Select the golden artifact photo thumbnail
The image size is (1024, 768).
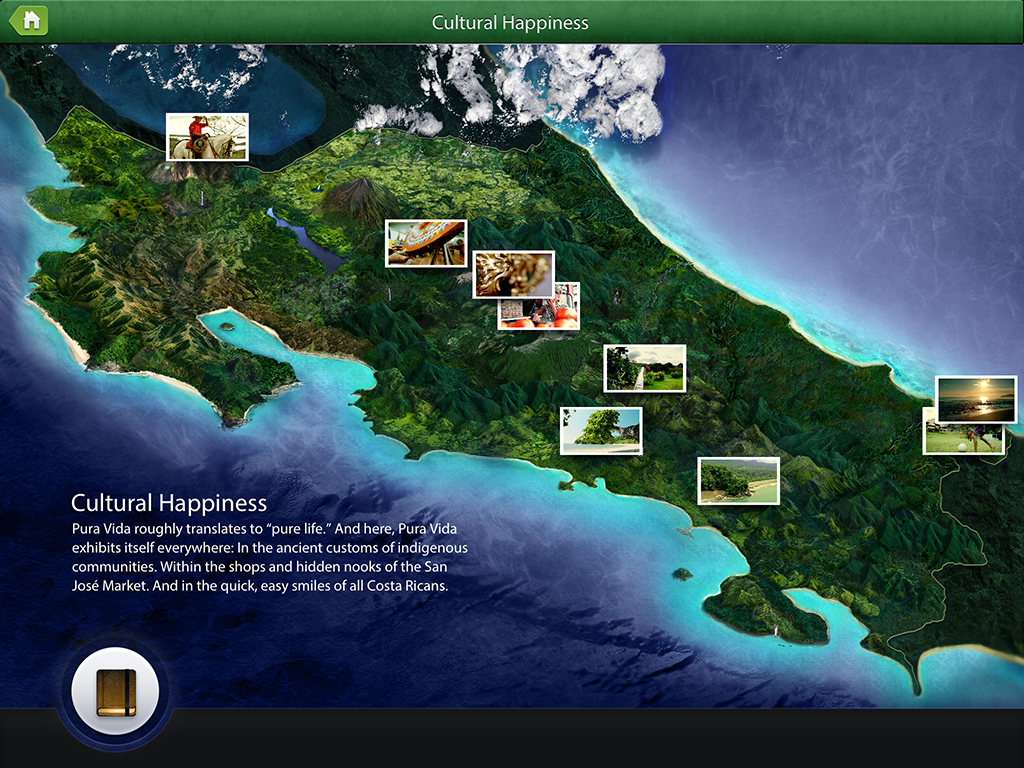tap(513, 273)
